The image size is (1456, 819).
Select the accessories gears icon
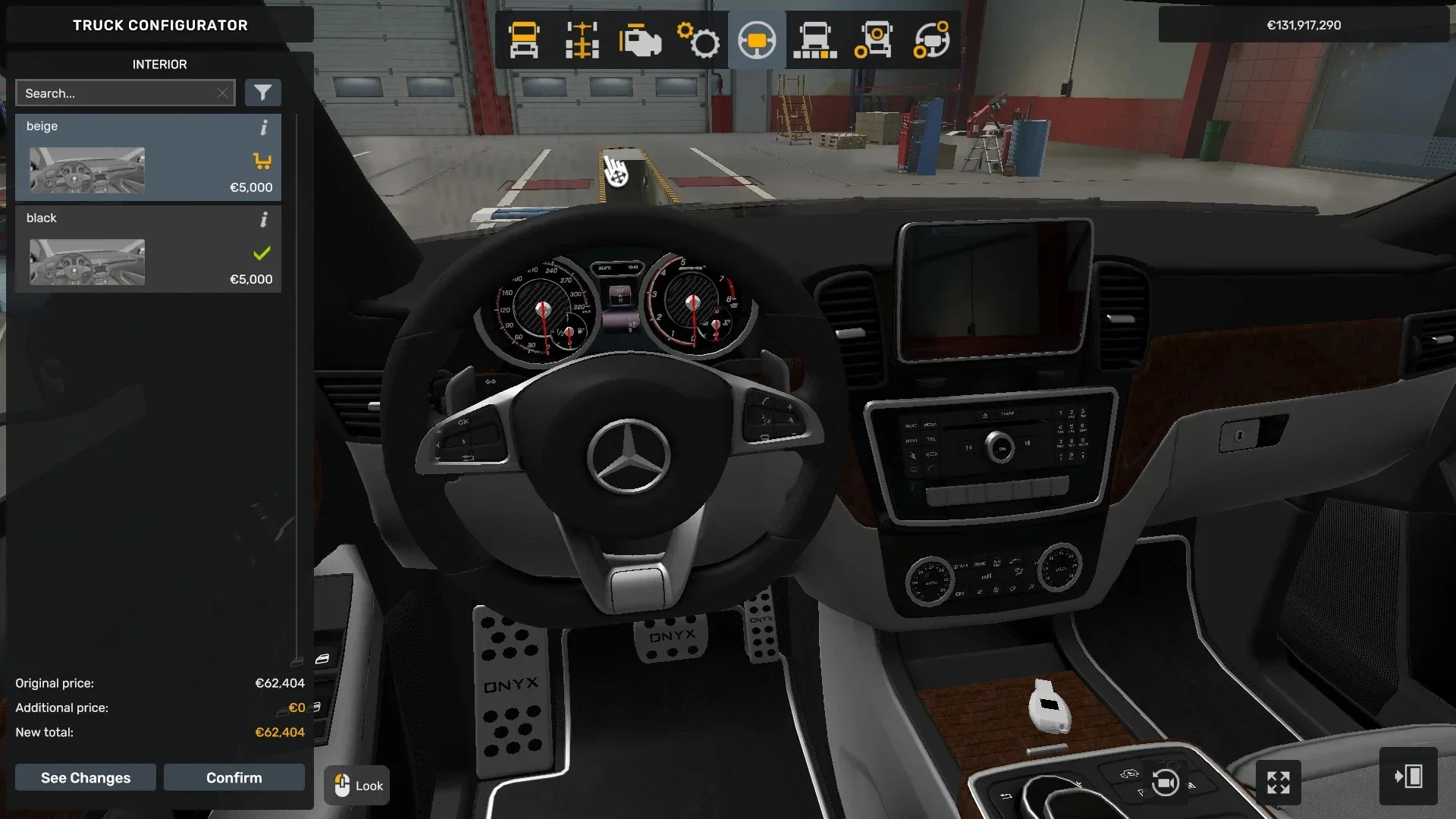point(698,39)
